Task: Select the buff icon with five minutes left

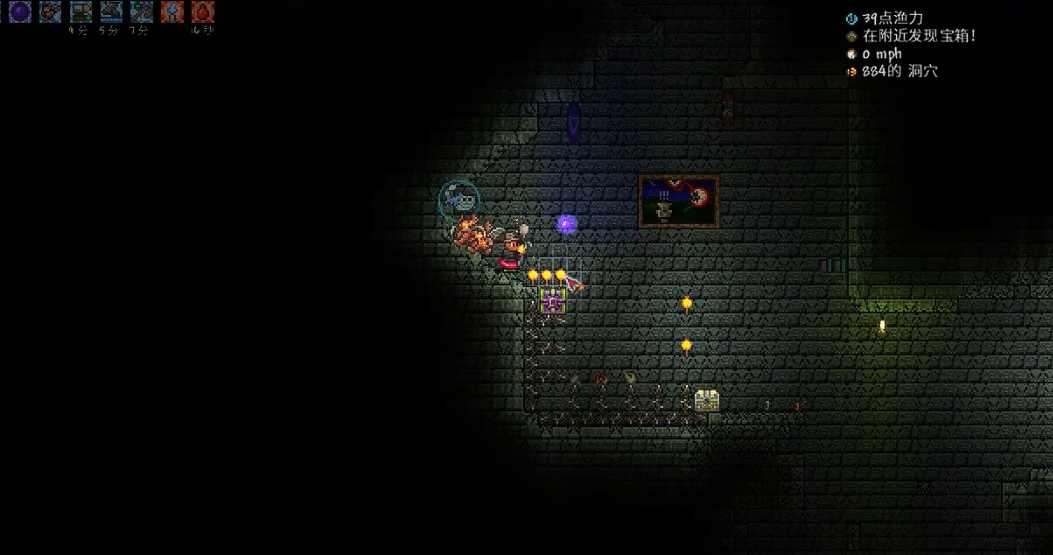Action: click(x=110, y=12)
